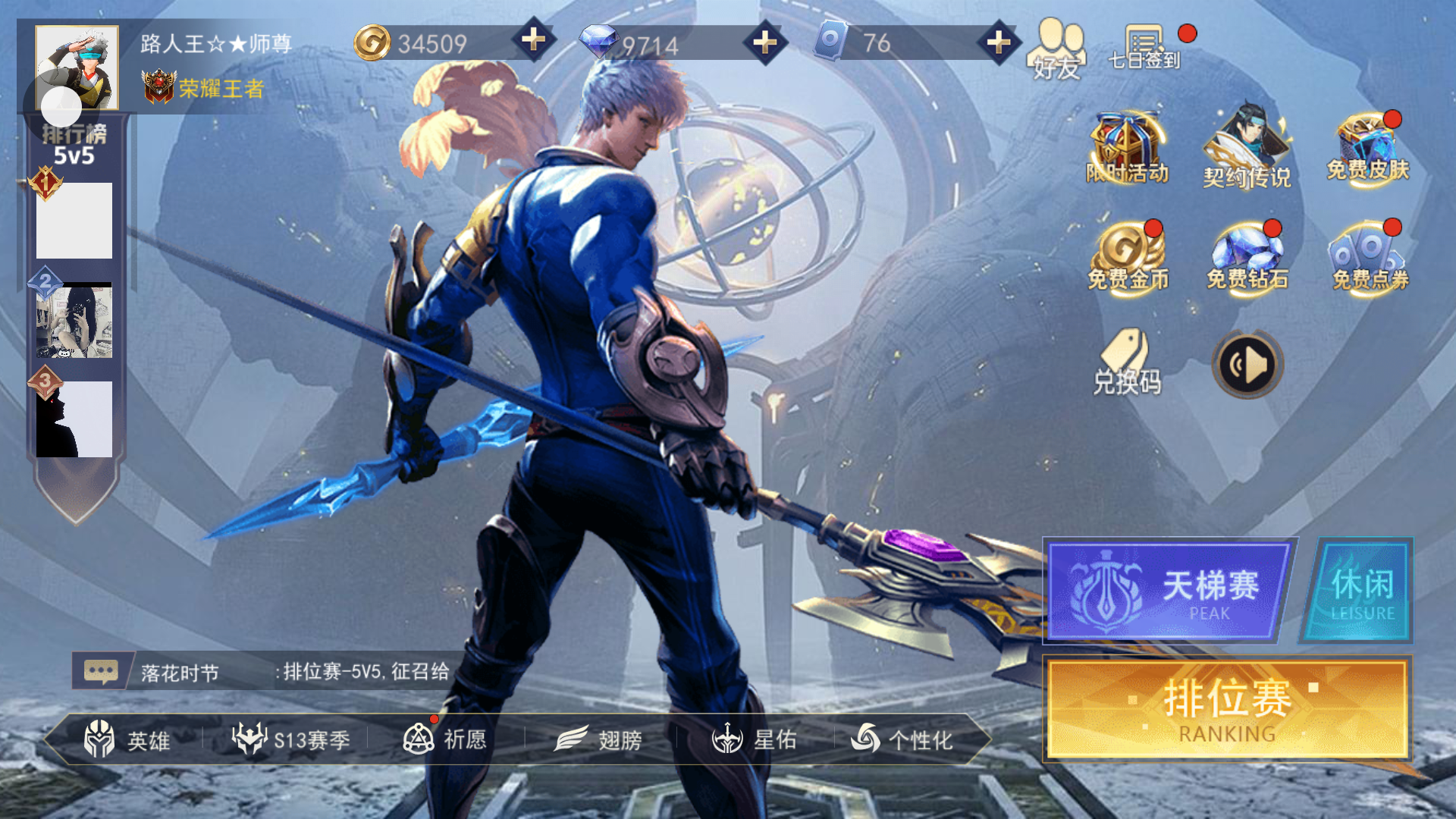Open 限时活动 limited-time events
Image resolution: width=1456 pixels, height=819 pixels.
click(x=1127, y=149)
